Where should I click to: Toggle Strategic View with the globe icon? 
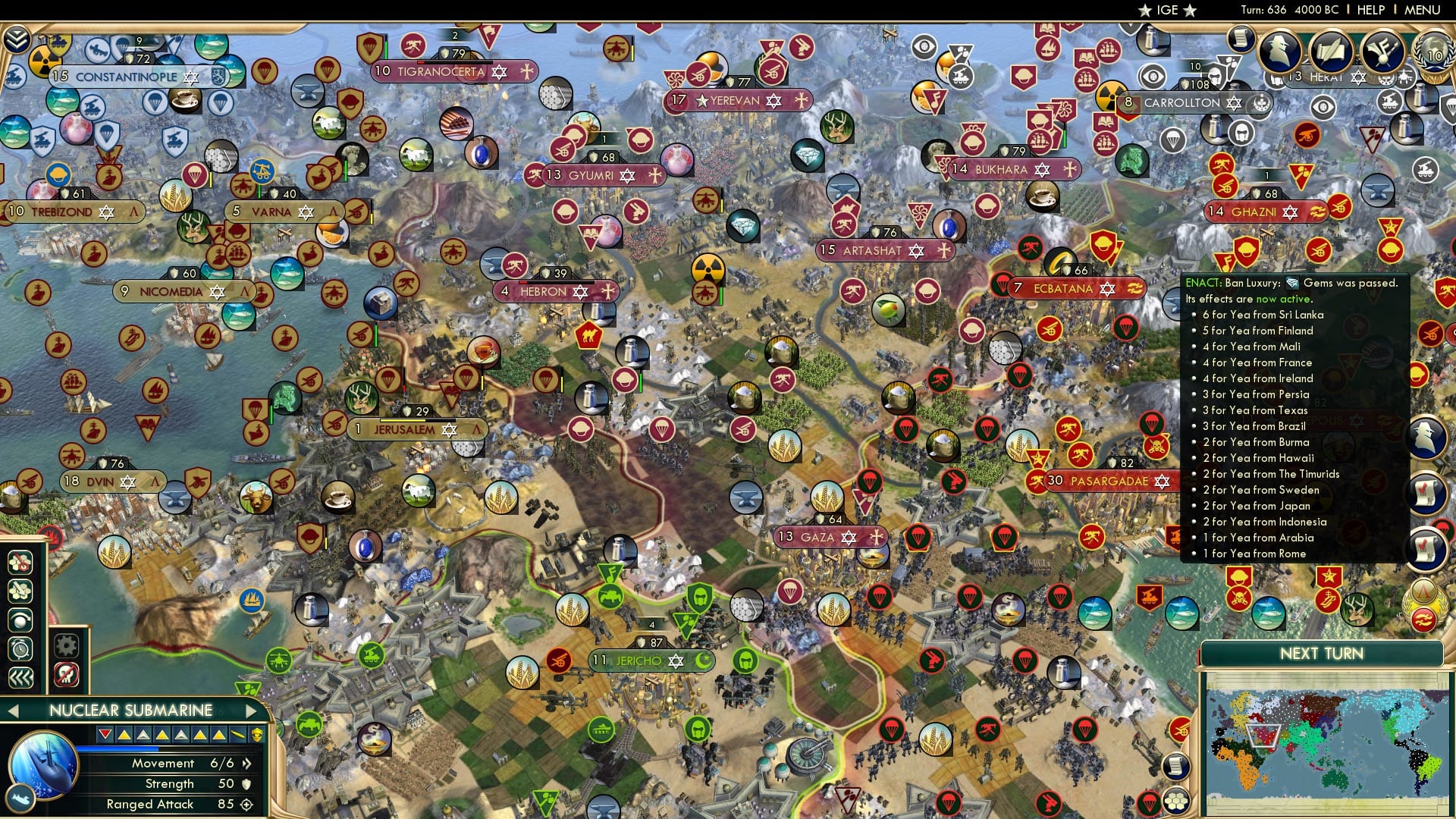(21, 619)
